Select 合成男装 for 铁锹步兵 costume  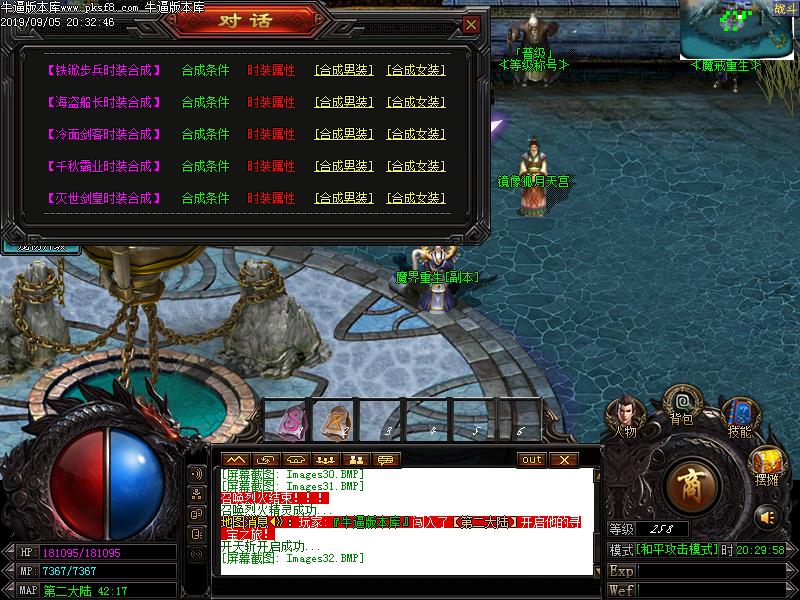(343, 70)
